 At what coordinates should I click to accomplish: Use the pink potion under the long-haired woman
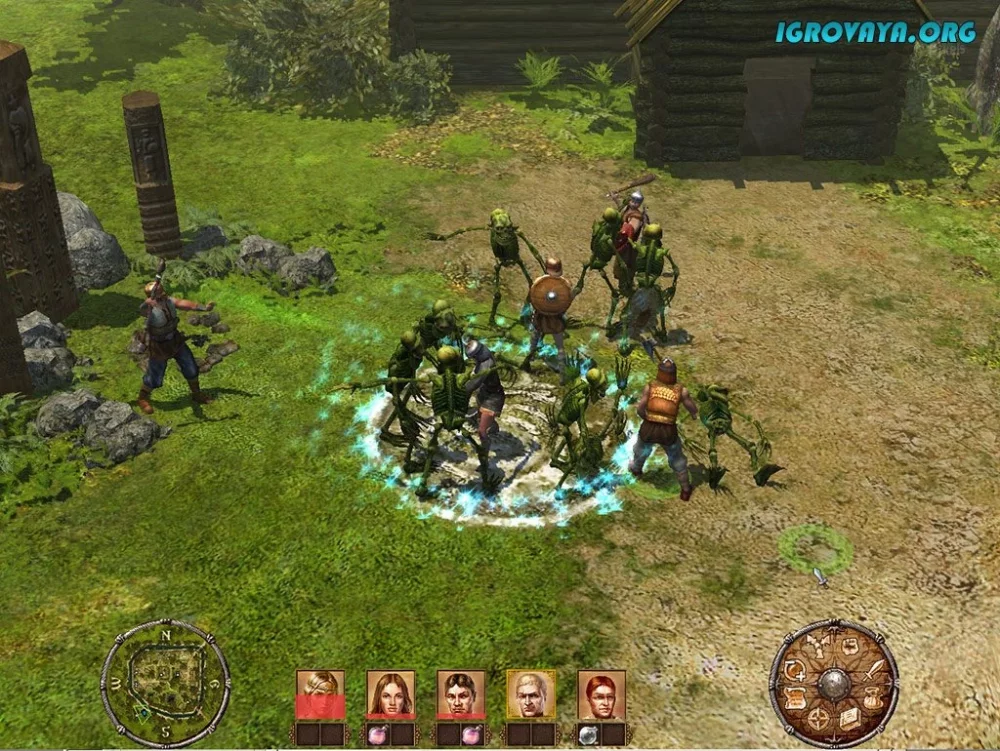[x=379, y=733]
